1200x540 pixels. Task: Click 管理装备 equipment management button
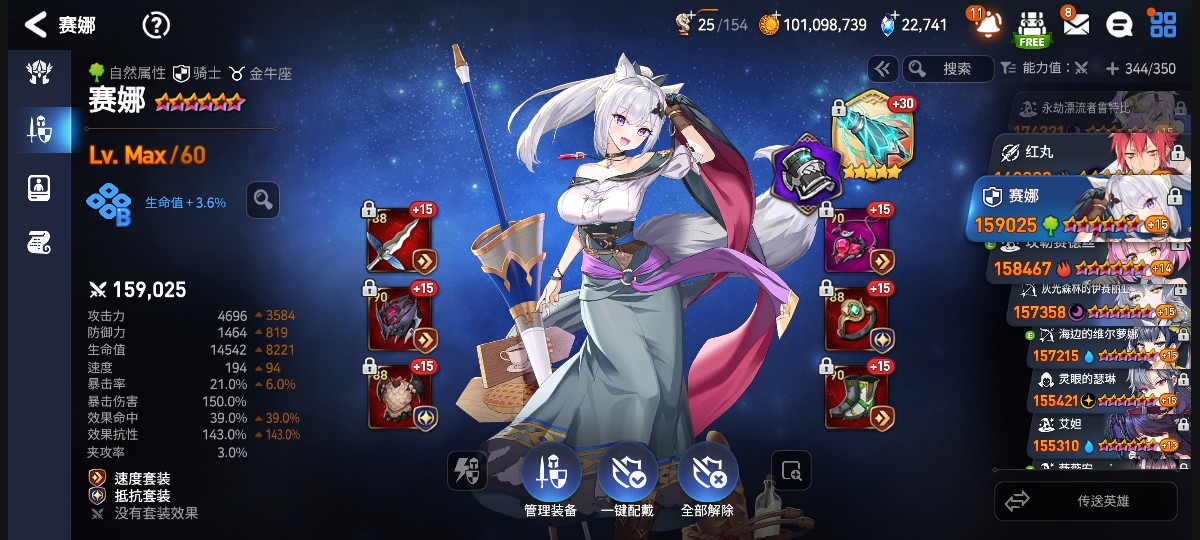click(551, 474)
